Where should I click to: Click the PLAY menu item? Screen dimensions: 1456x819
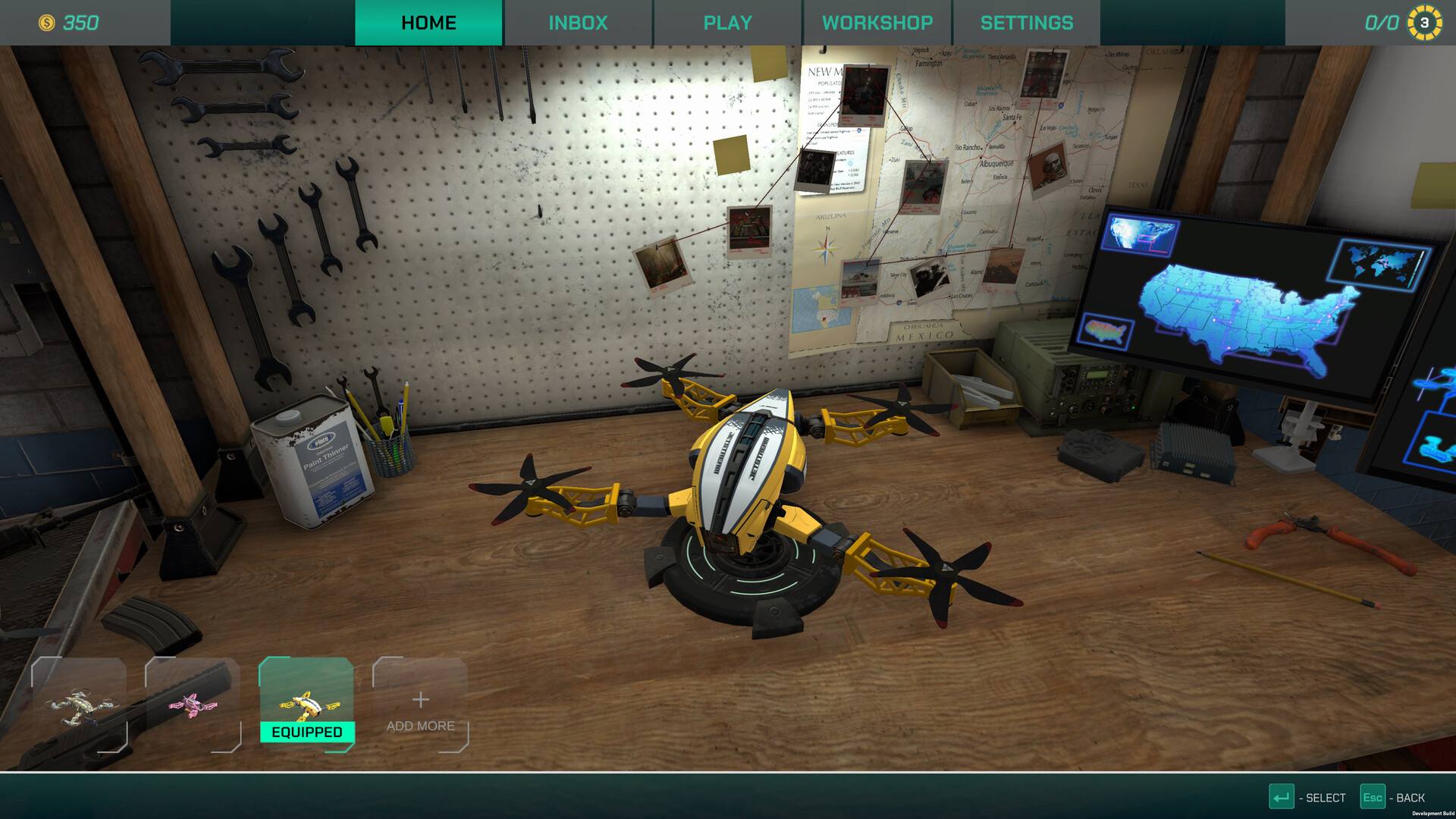click(x=727, y=23)
